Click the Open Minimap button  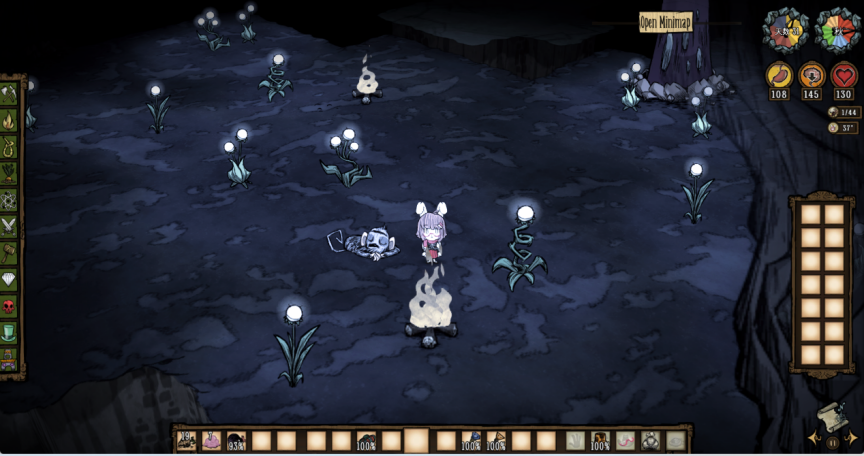(665, 22)
